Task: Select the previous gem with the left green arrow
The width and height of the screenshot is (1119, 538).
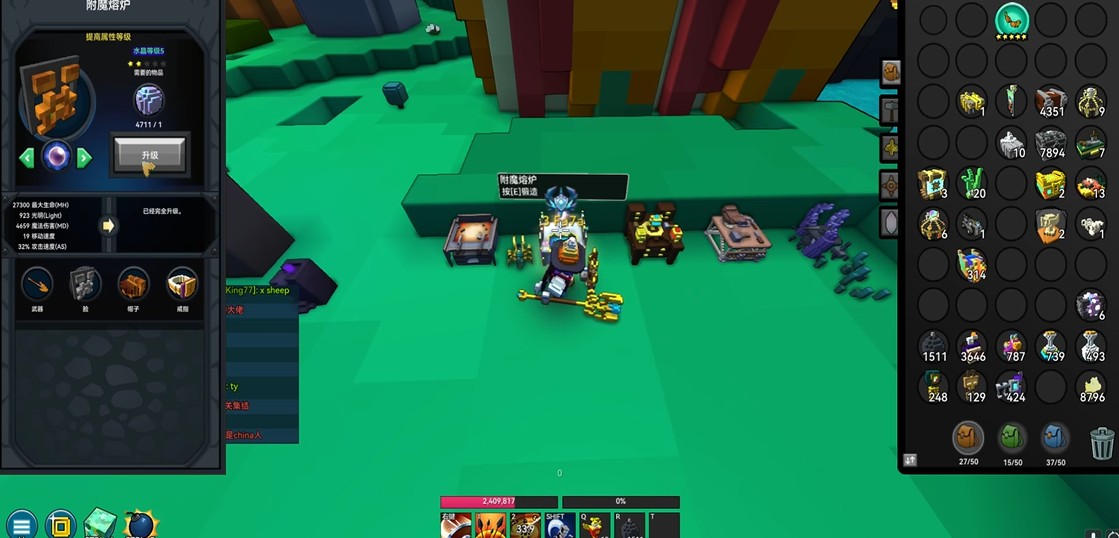Action: 27,157
